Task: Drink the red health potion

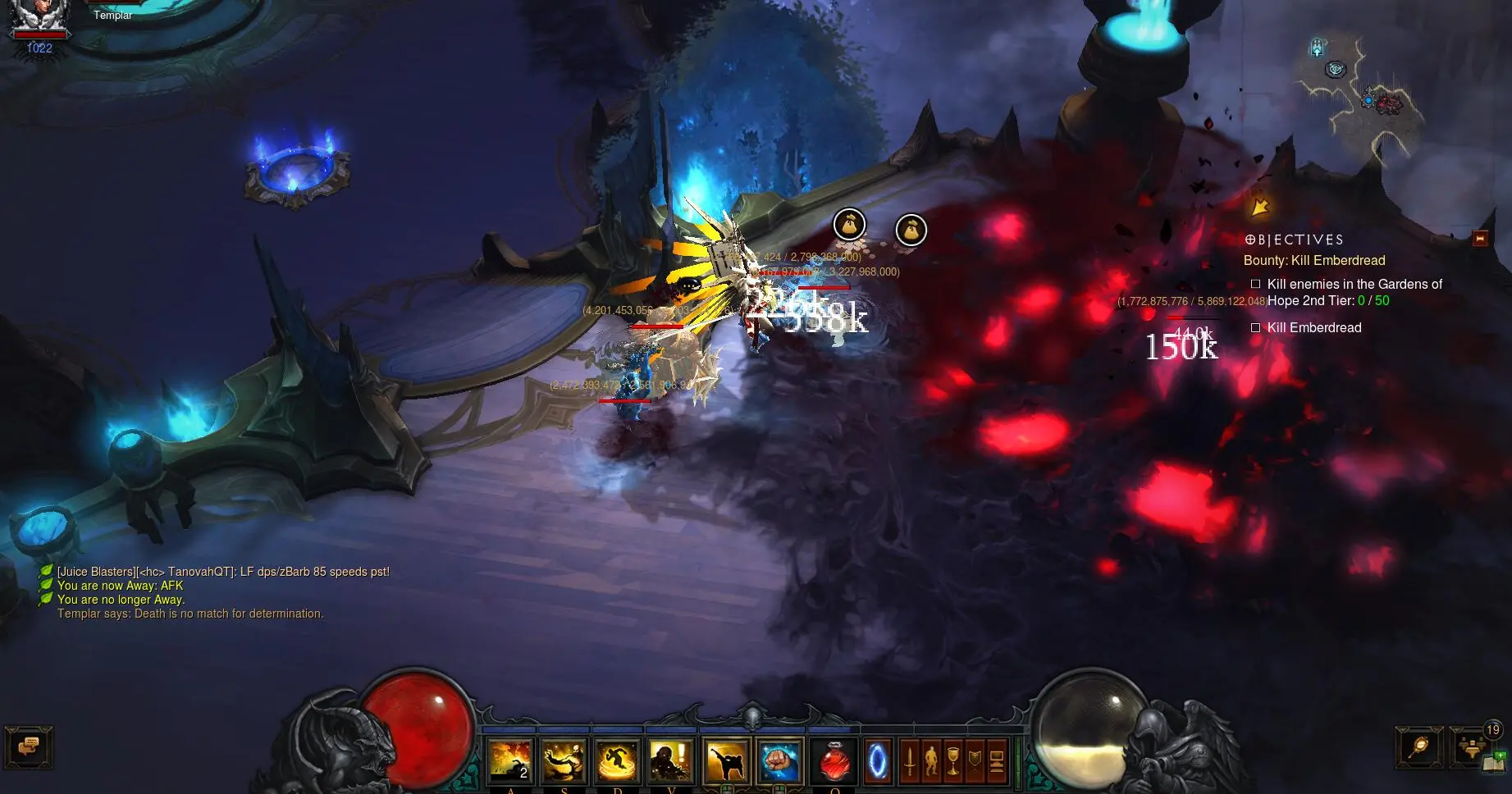Action: 834,760
